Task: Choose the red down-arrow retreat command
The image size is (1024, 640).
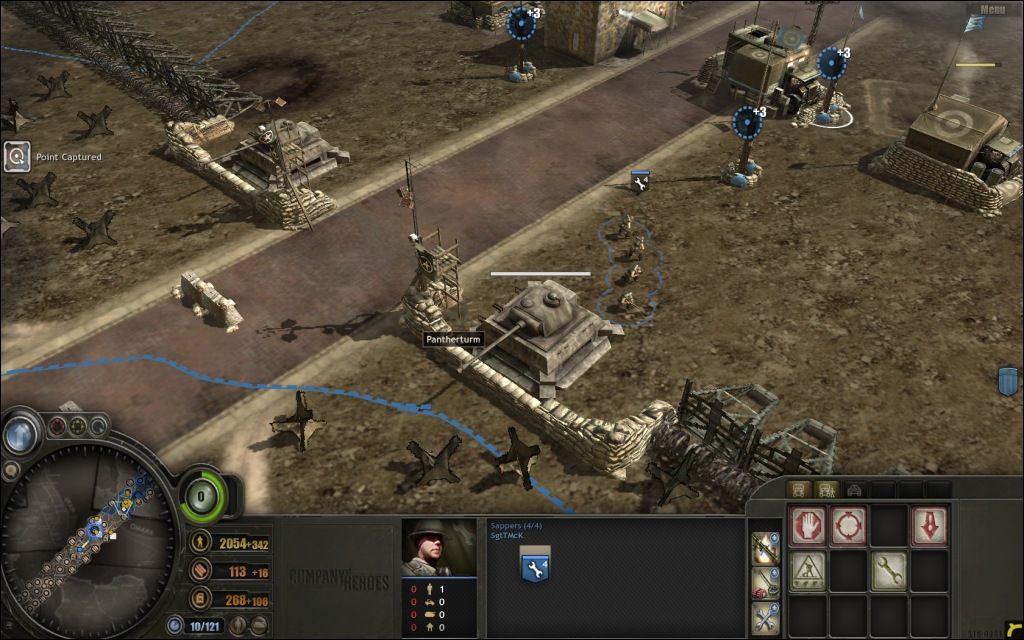Action: [929, 527]
